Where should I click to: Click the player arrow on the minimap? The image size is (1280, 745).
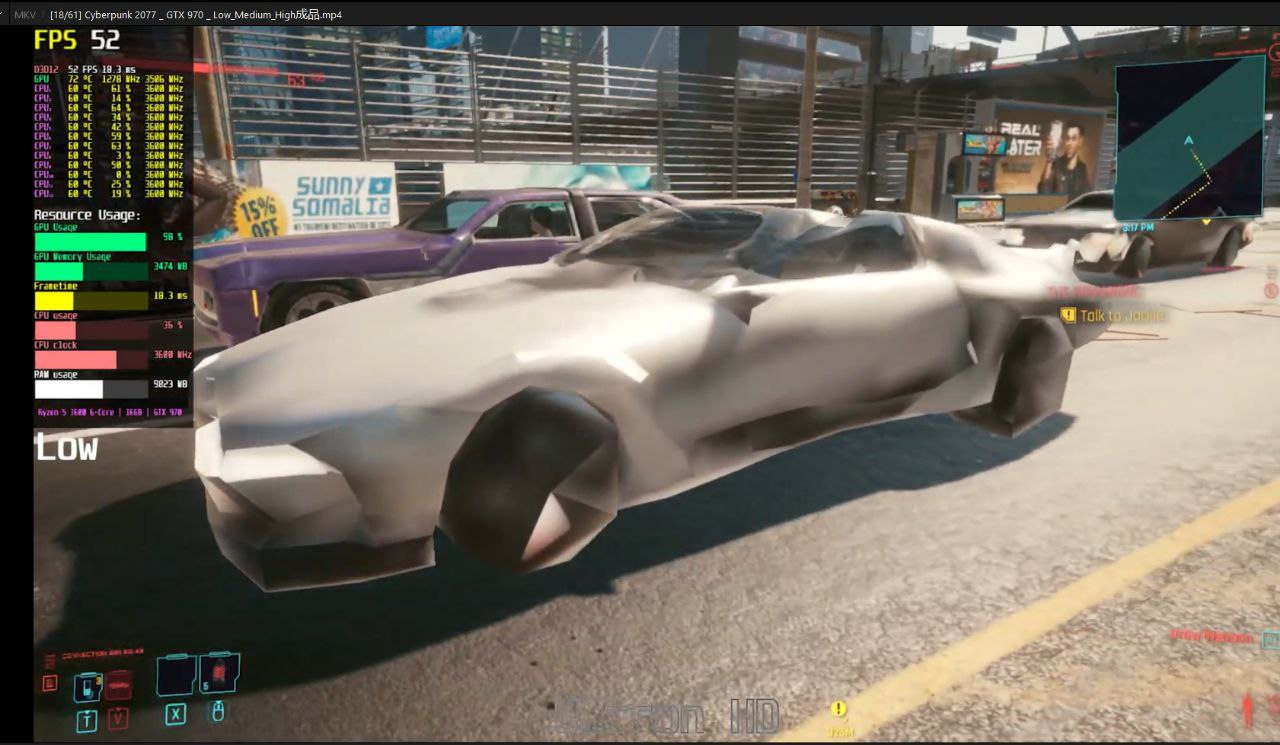tap(1189, 141)
